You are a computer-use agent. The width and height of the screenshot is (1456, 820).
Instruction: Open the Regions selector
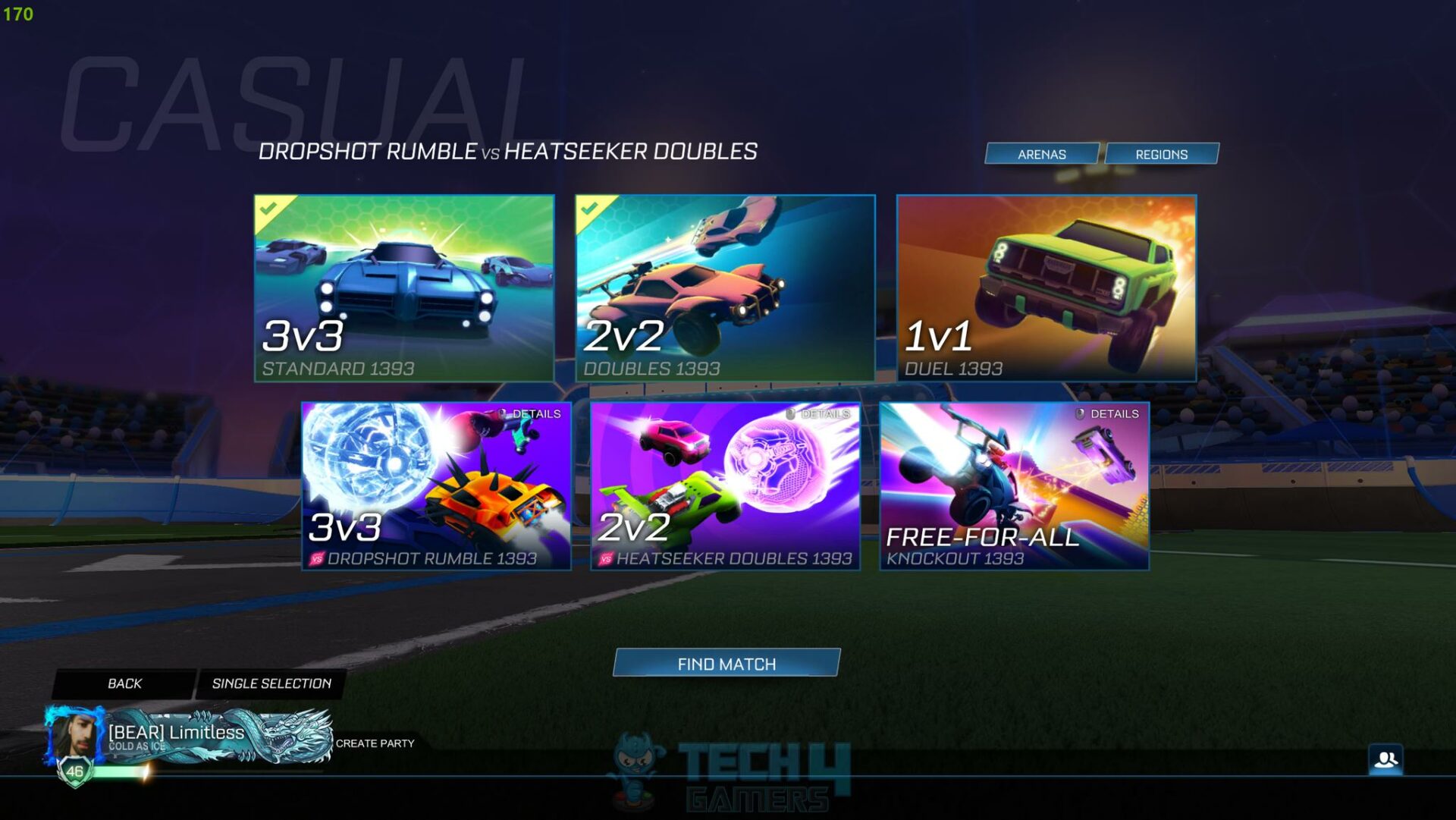[x=1162, y=153]
